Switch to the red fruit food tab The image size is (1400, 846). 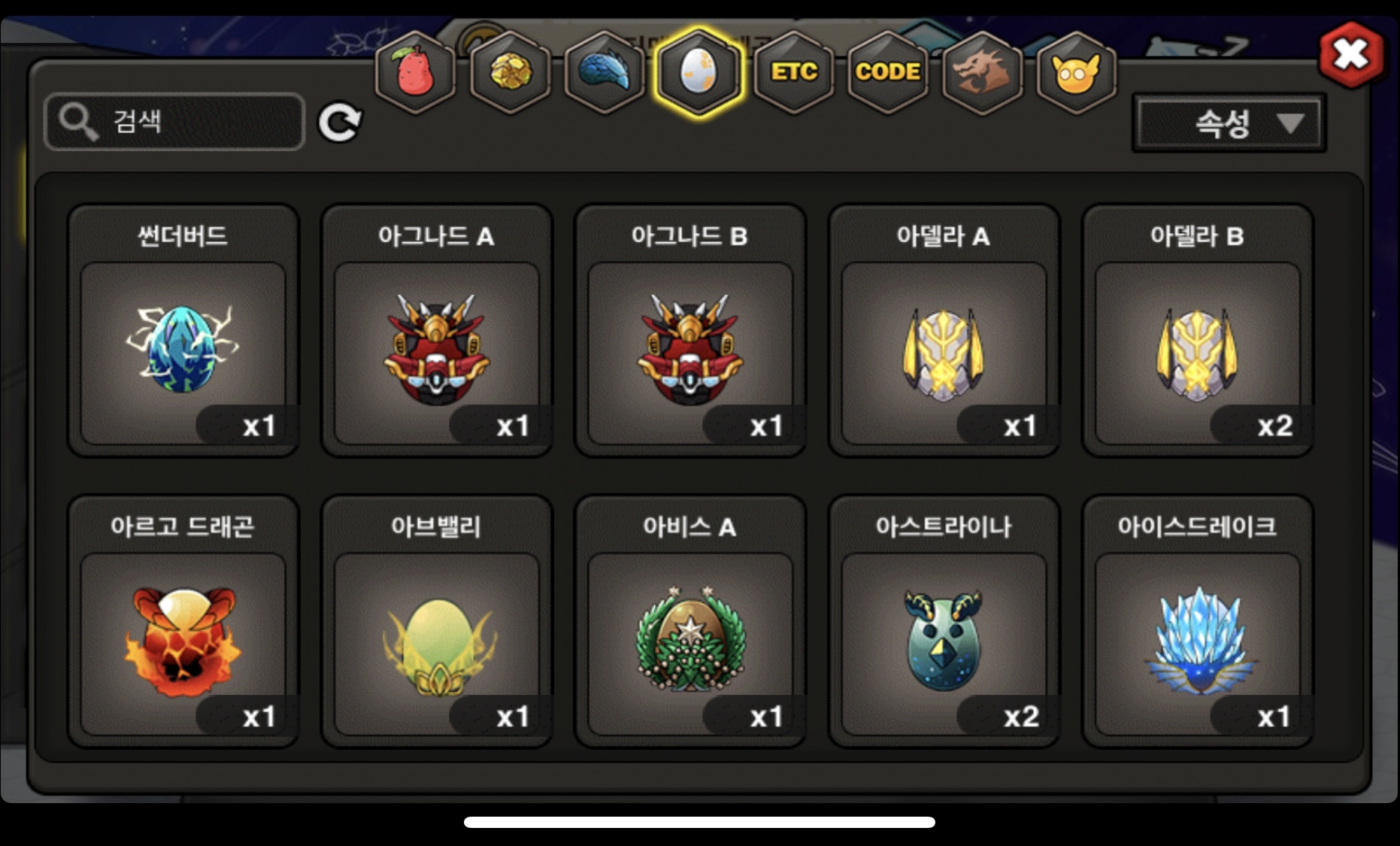point(415,73)
